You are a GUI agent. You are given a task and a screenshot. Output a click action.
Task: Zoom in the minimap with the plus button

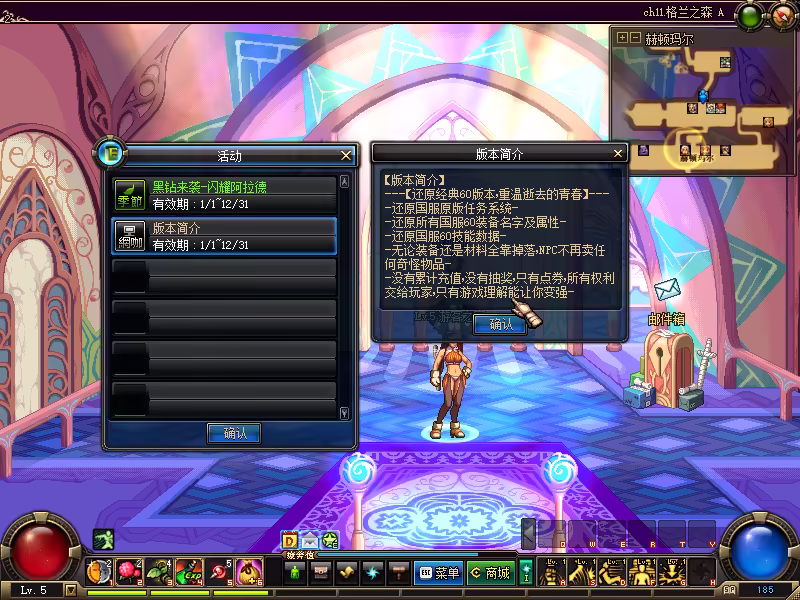[623, 38]
